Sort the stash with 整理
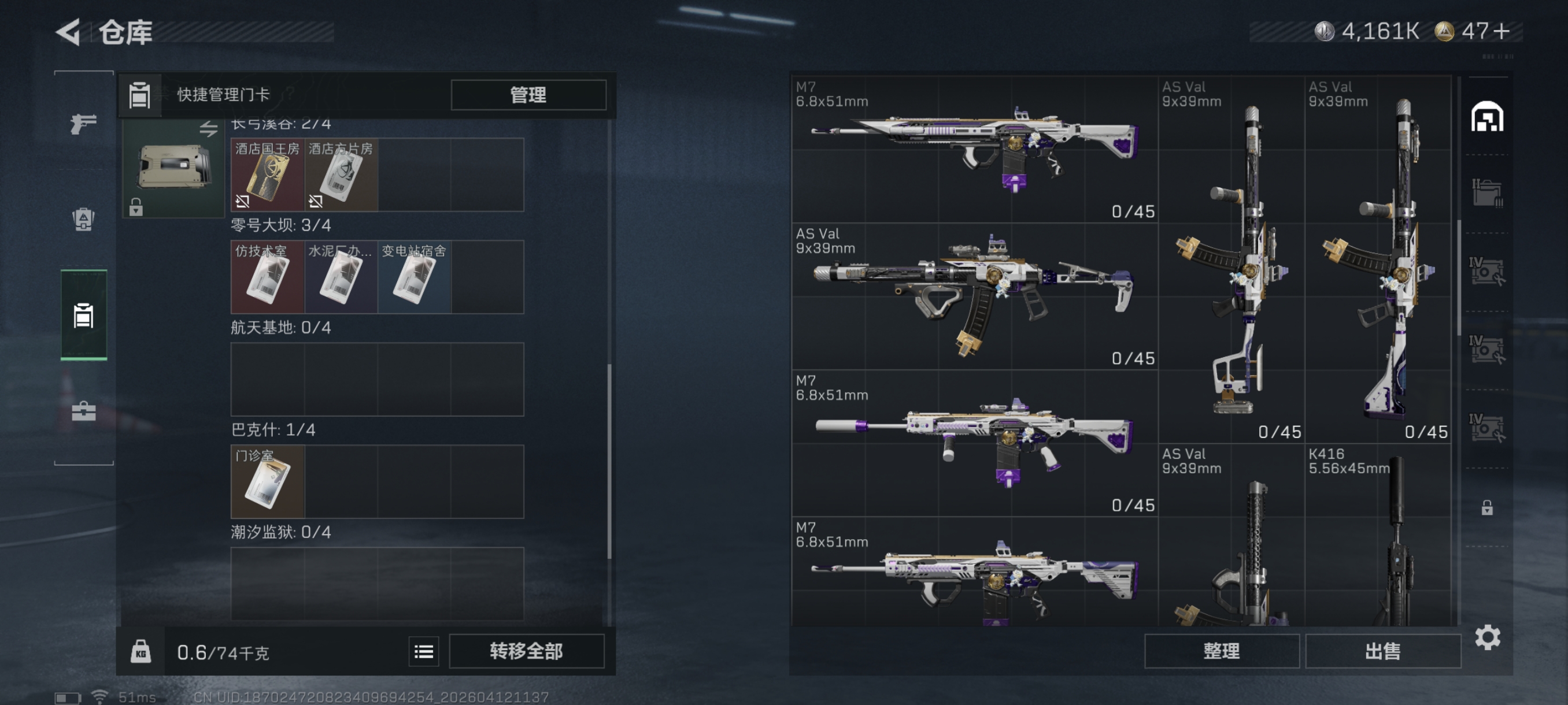 click(1221, 651)
